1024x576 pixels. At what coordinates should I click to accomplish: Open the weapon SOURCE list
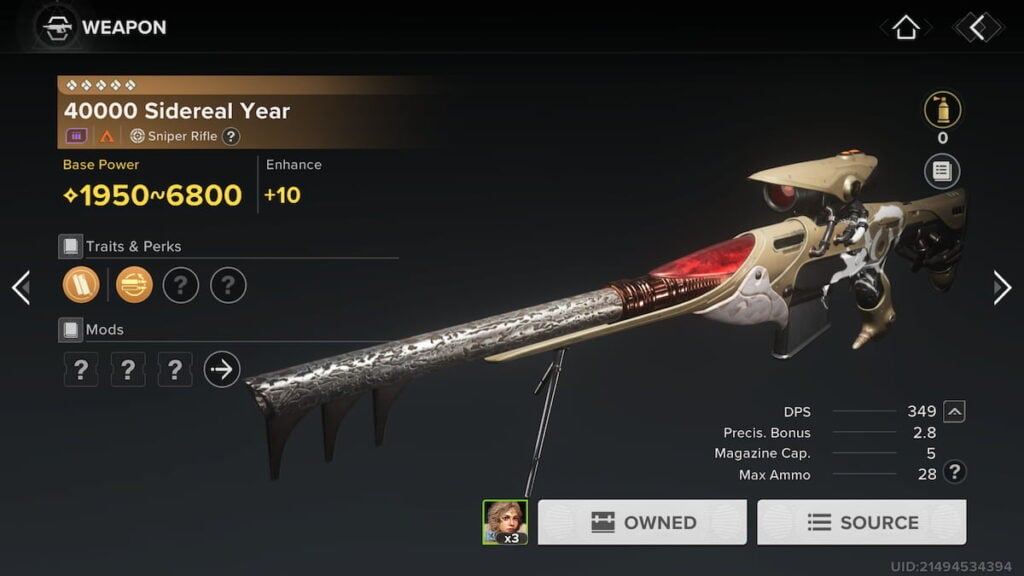click(x=861, y=522)
